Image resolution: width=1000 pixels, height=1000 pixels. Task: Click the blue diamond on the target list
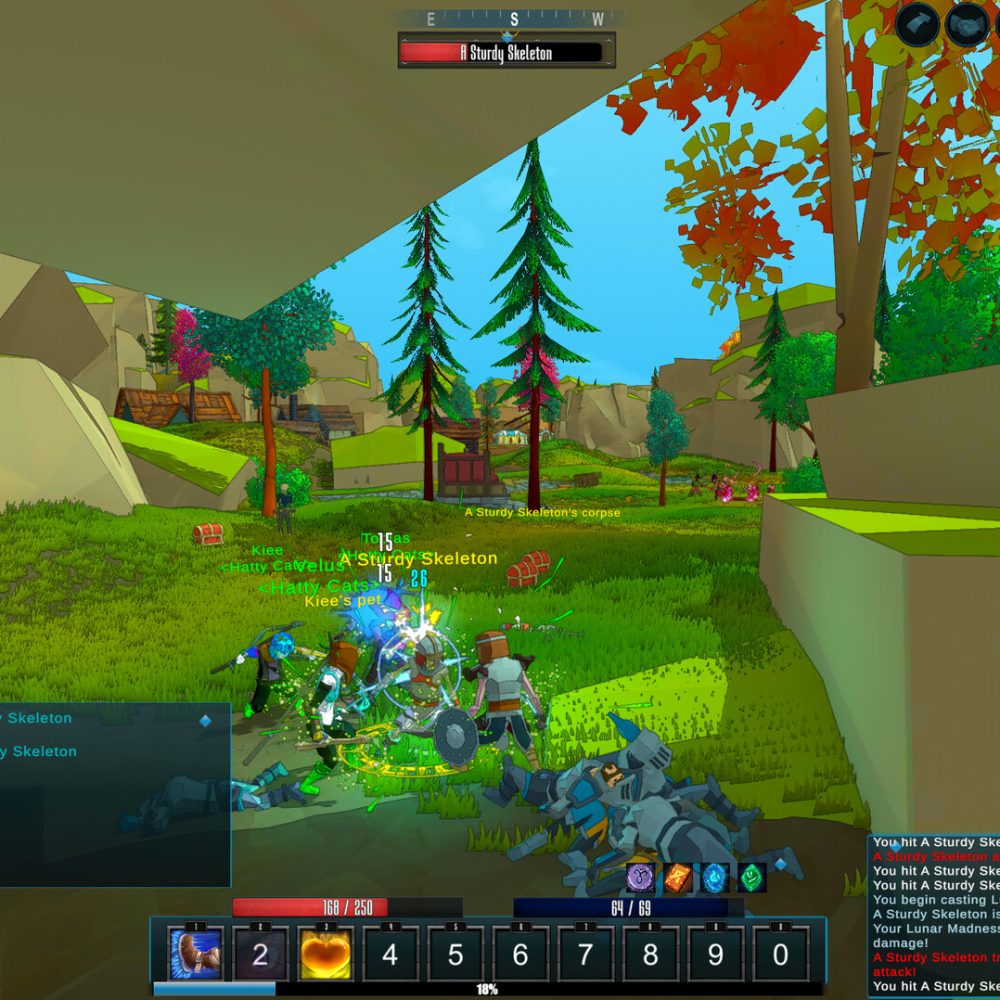coord(205,720)
